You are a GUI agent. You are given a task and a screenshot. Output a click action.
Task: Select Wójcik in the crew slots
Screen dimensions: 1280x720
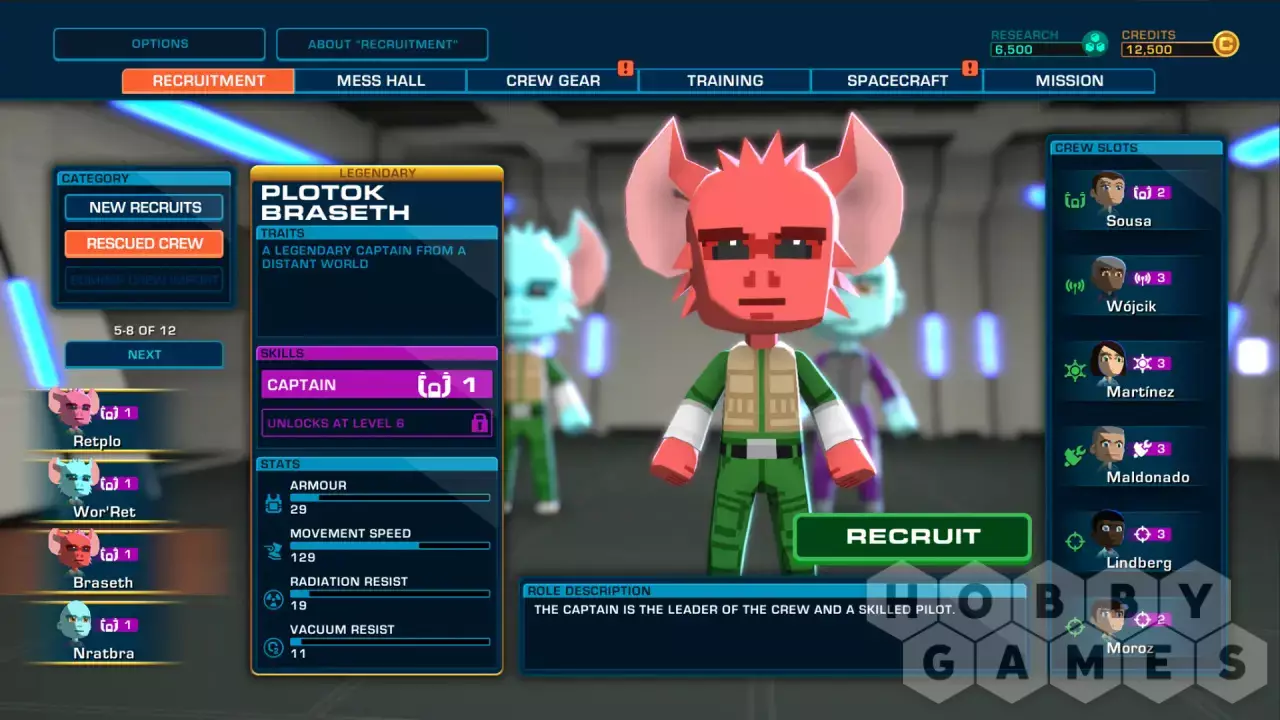pyautogui.click(x=1130, y=285)
